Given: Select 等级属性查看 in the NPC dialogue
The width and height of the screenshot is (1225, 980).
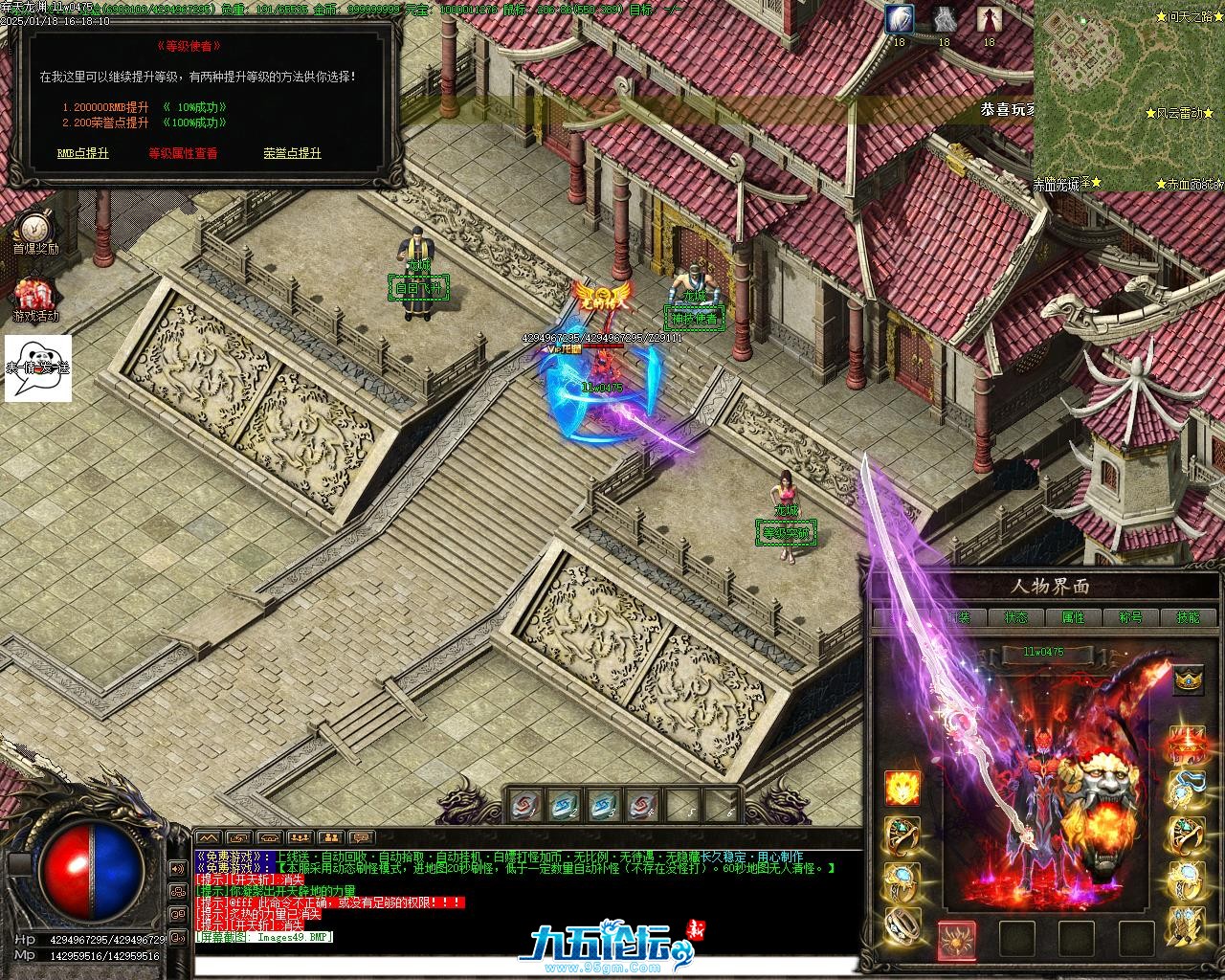Looking at the screenshot, I should click(x=183, y=153).
